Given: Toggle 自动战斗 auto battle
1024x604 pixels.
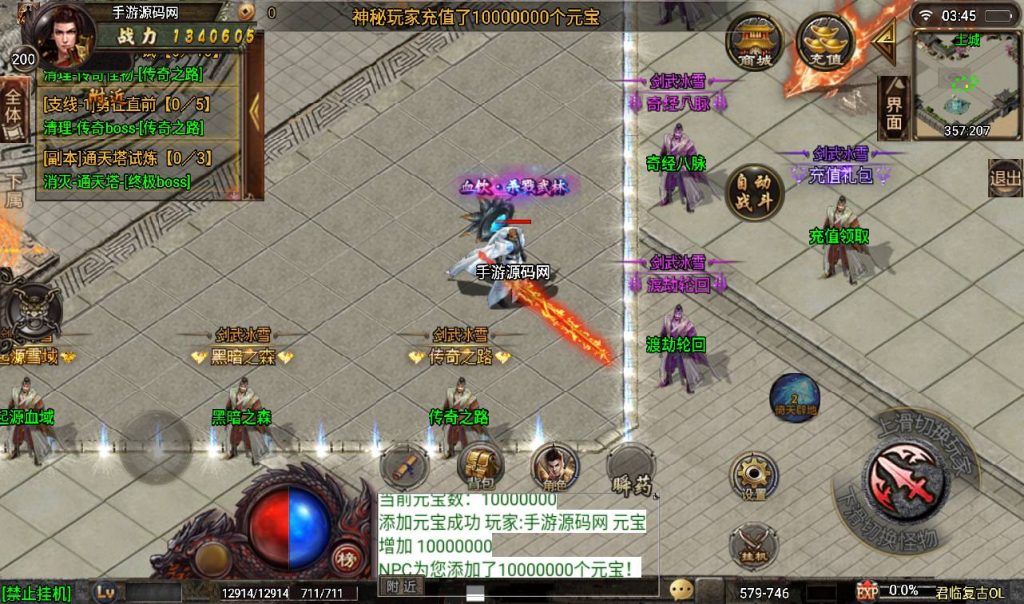Looking at the screenshot, I should (x=755, y=192).
